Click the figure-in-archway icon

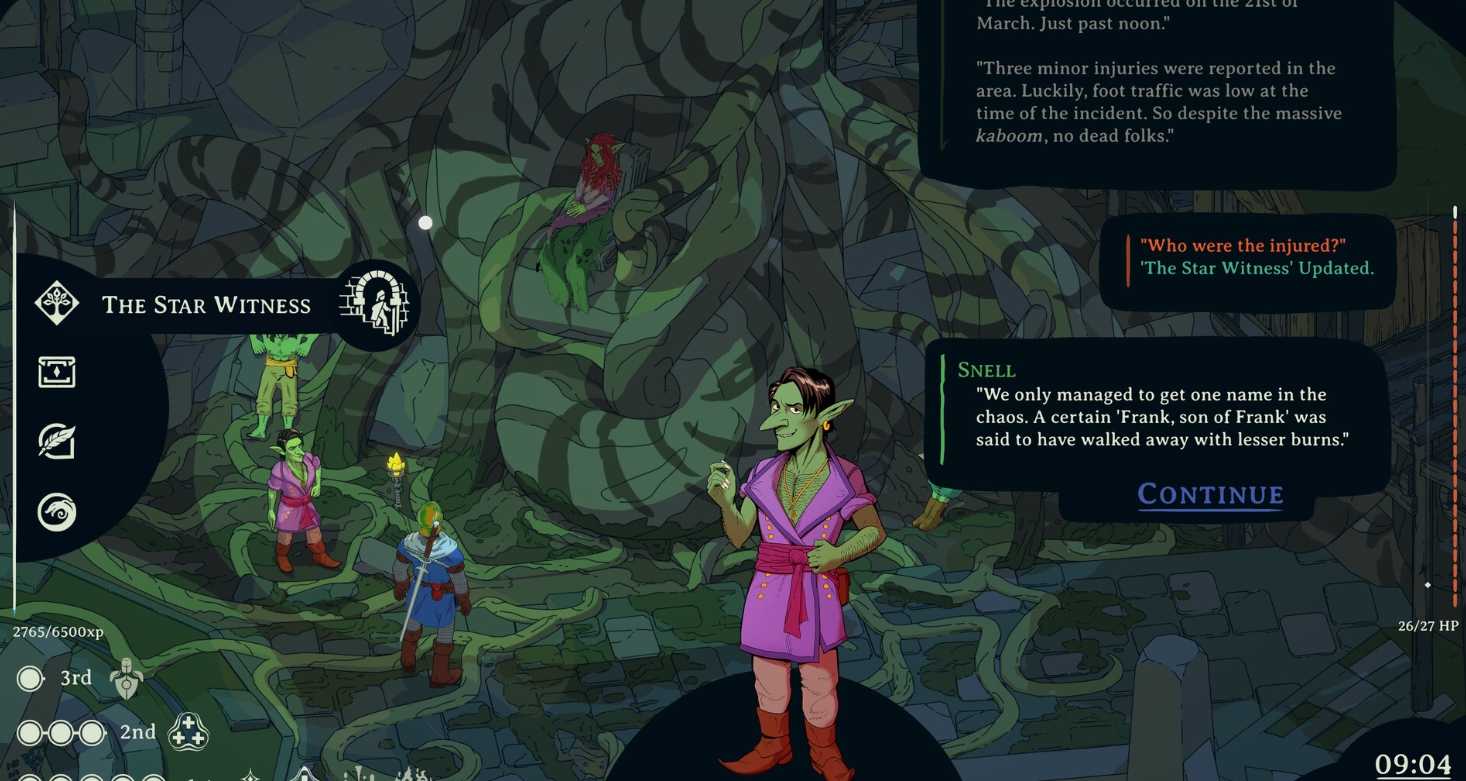click(x=375, y=305)
